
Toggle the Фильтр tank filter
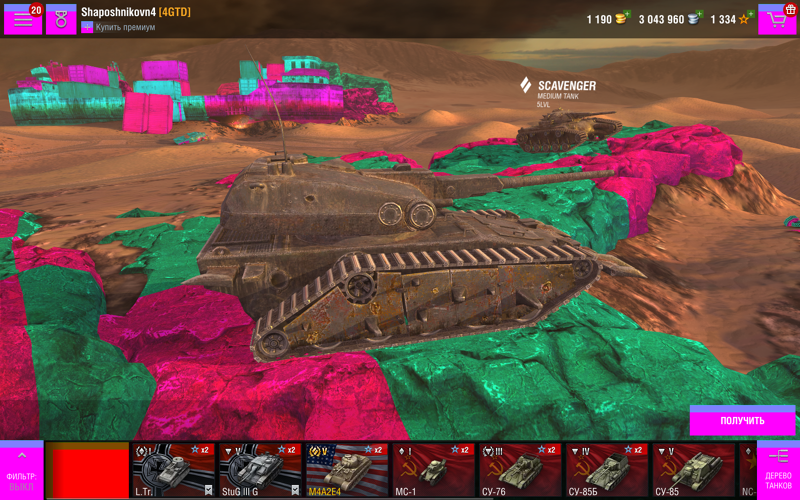tap(21, 469)
